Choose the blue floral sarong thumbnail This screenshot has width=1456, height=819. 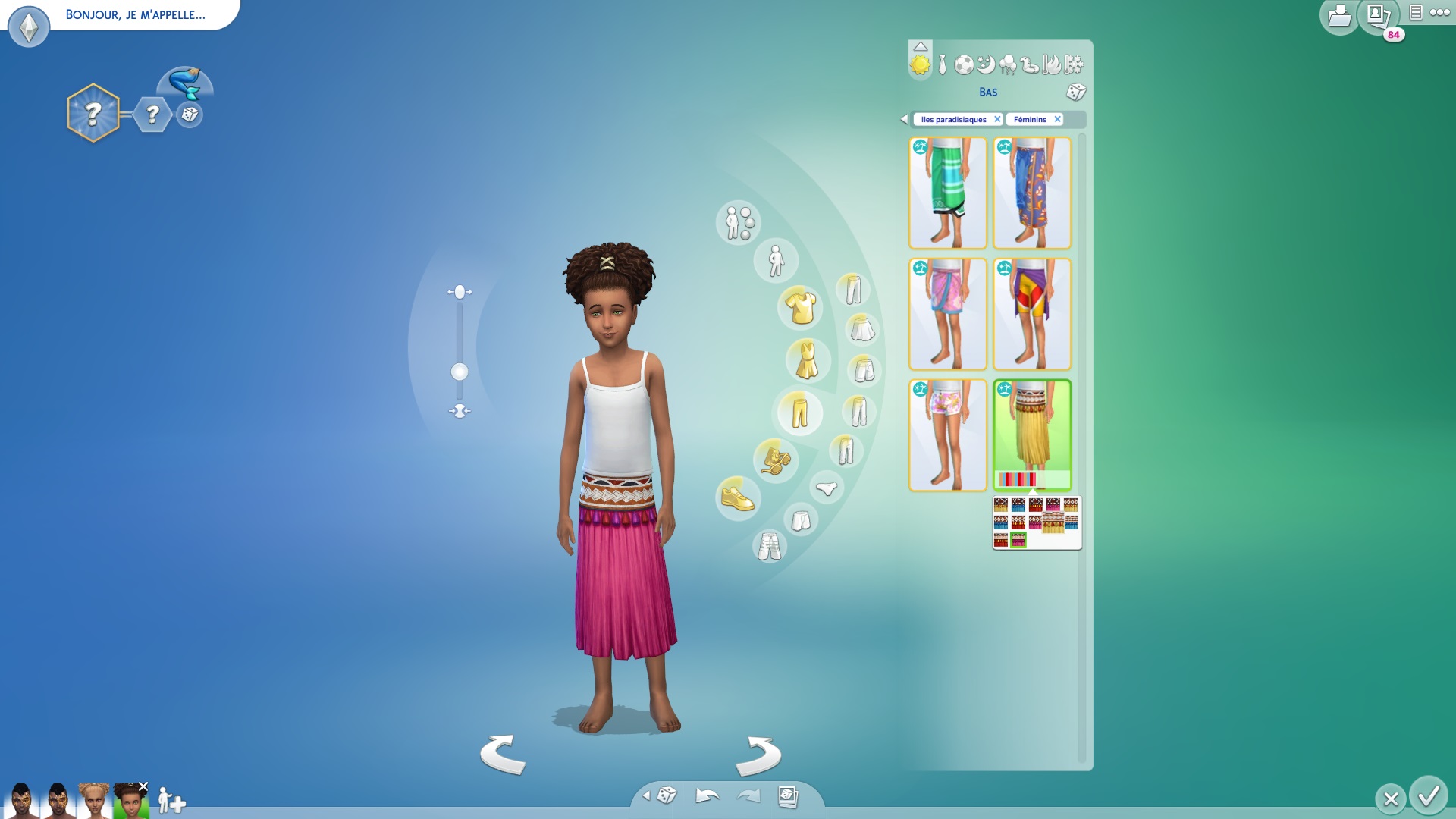pyautogui.click(x=1032, y=193)
